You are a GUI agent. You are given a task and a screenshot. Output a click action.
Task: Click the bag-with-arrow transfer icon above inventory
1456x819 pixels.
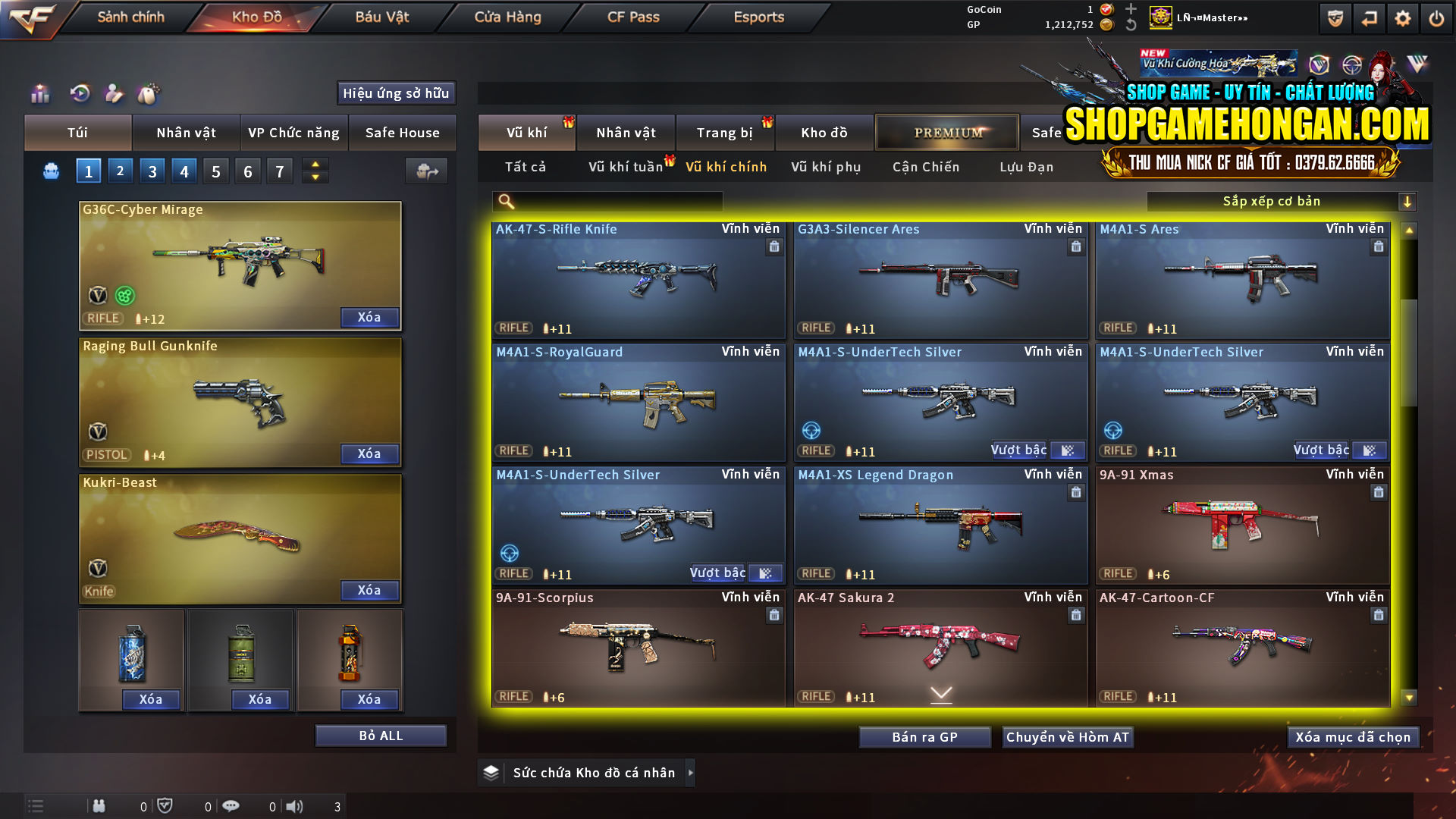[425, 171]
